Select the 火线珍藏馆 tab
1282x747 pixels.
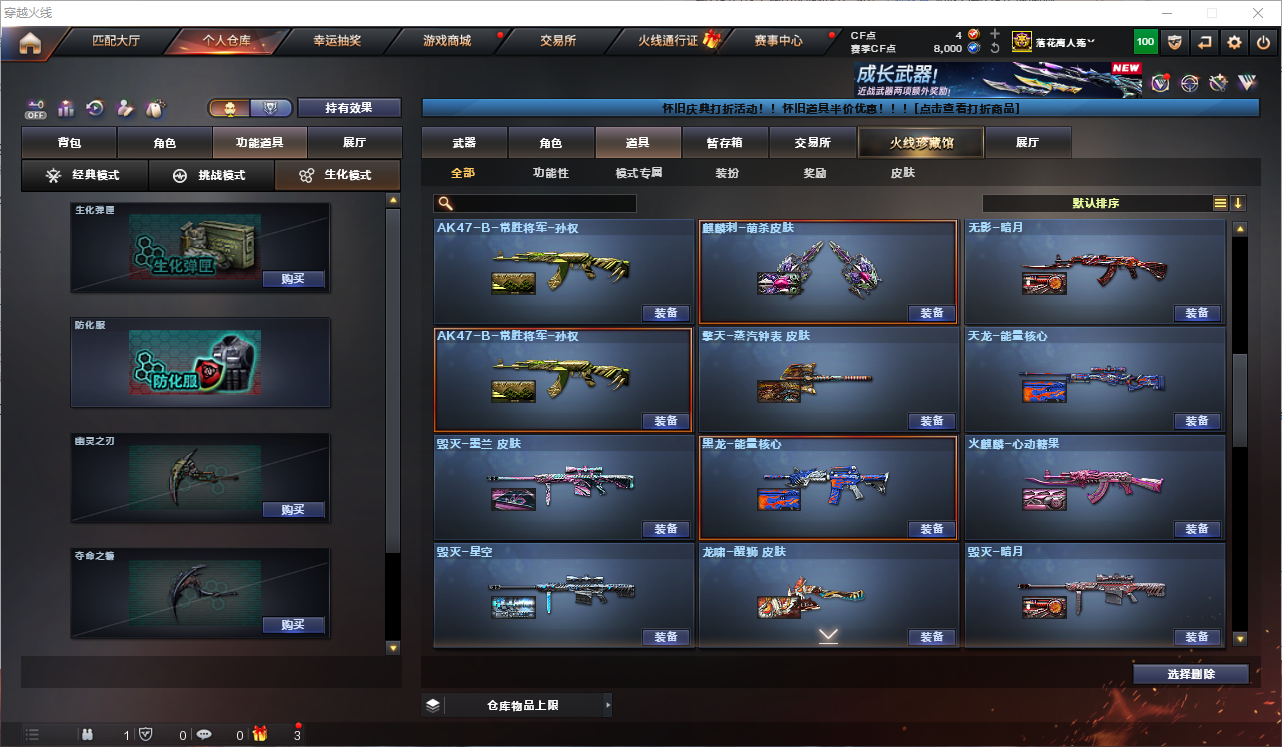921,143
